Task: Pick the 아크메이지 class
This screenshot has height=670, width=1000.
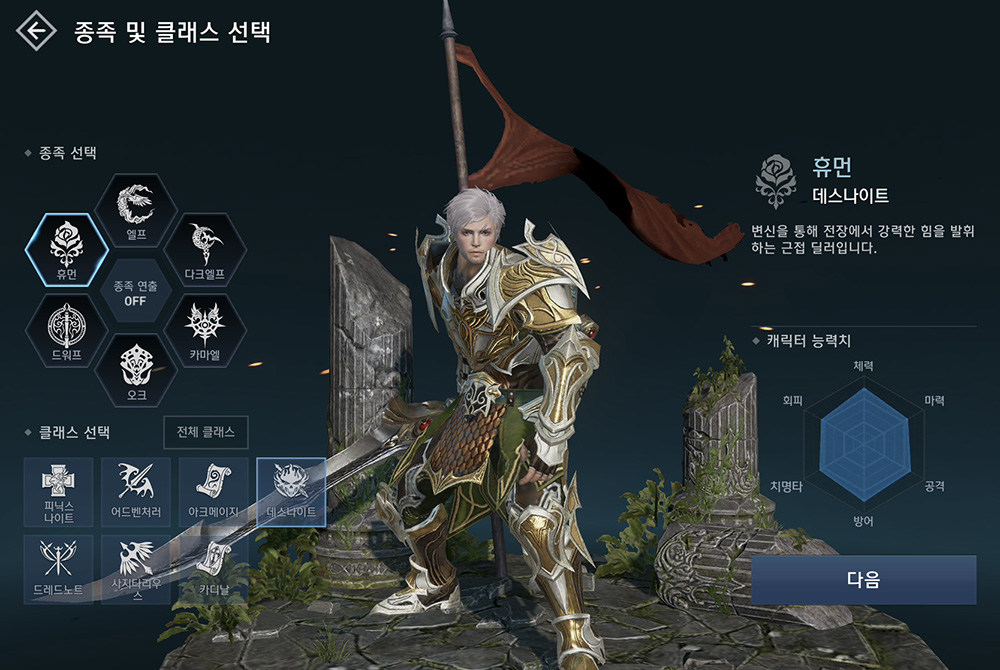Action: pos(214,491)
